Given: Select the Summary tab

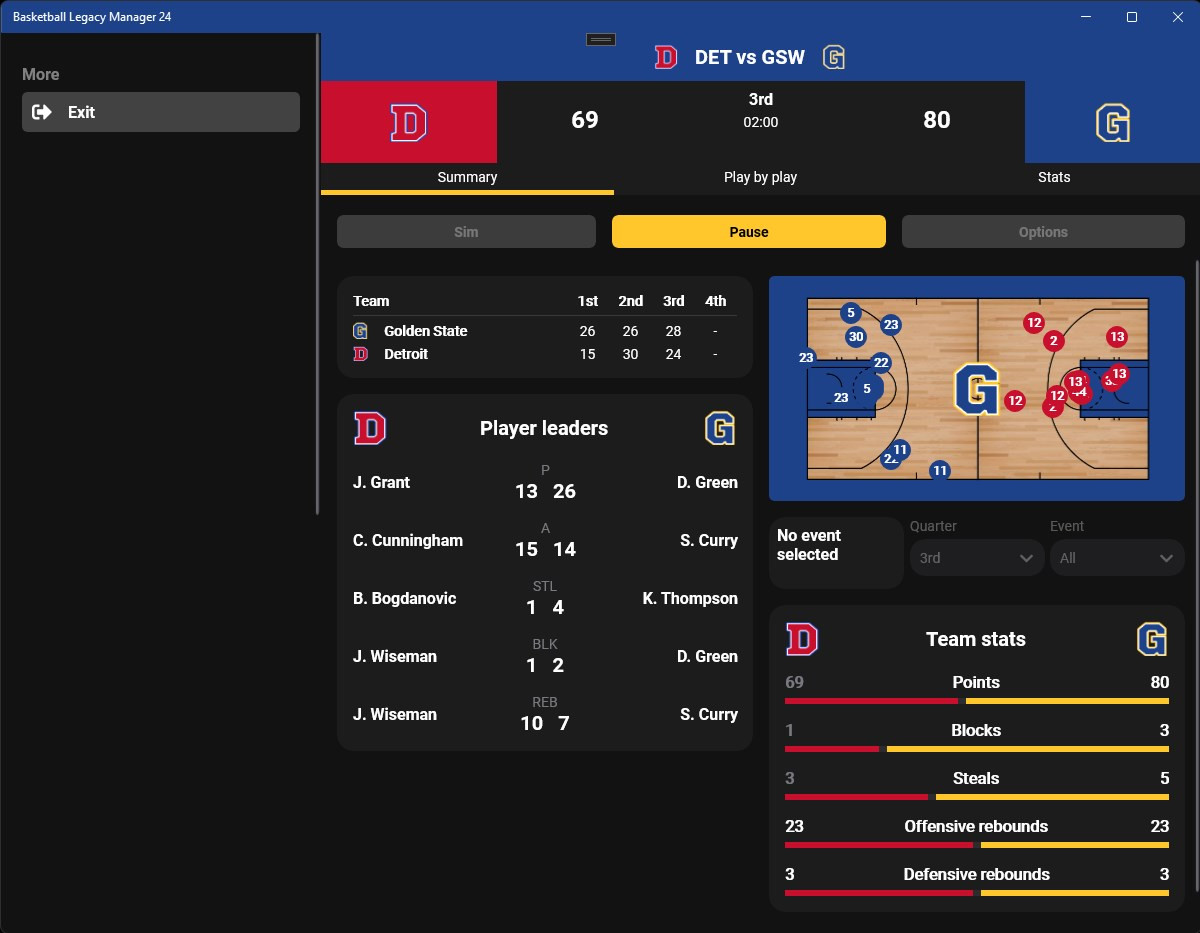Looking at the screenshot, I should (x=467, y=177).
